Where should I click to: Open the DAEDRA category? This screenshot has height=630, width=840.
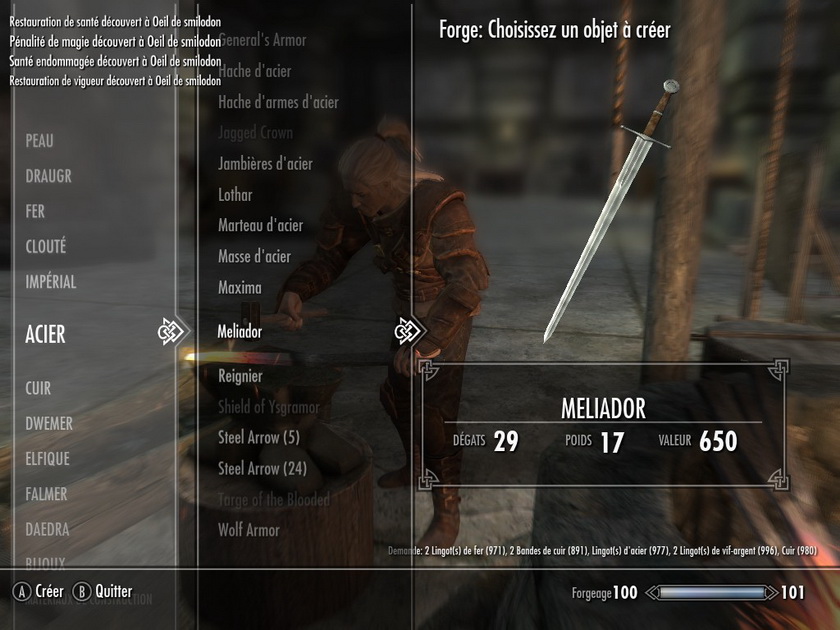pyautogui.click(x=48, y=529)
